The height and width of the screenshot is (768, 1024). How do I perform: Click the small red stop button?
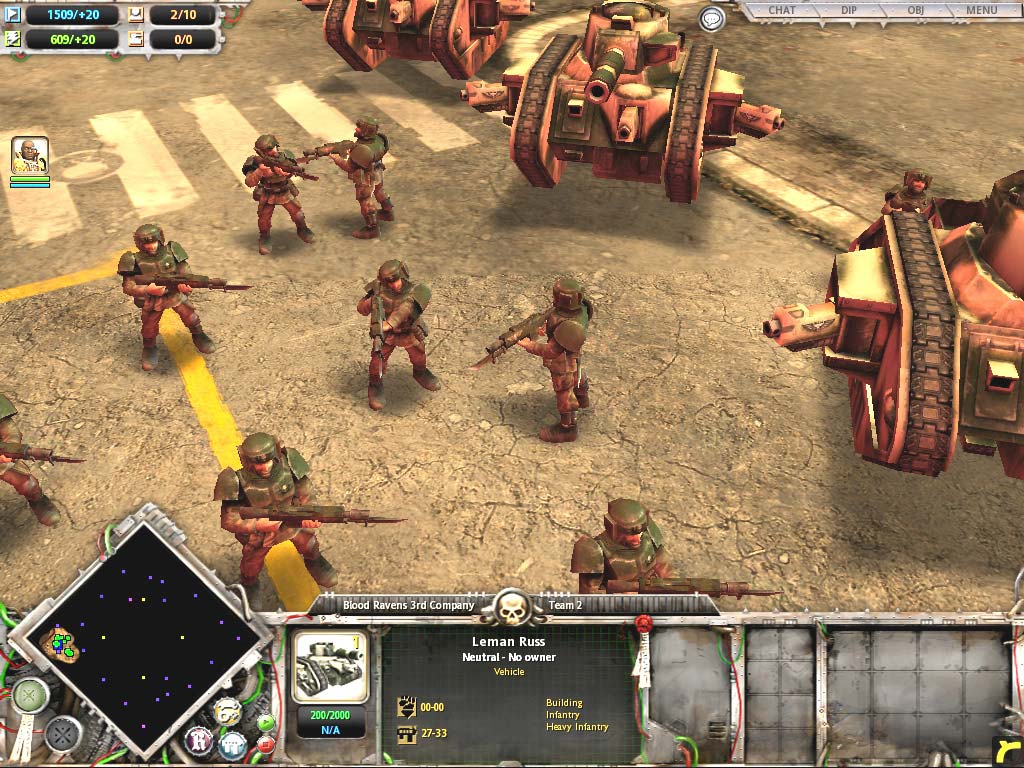[x=266, y=743]
